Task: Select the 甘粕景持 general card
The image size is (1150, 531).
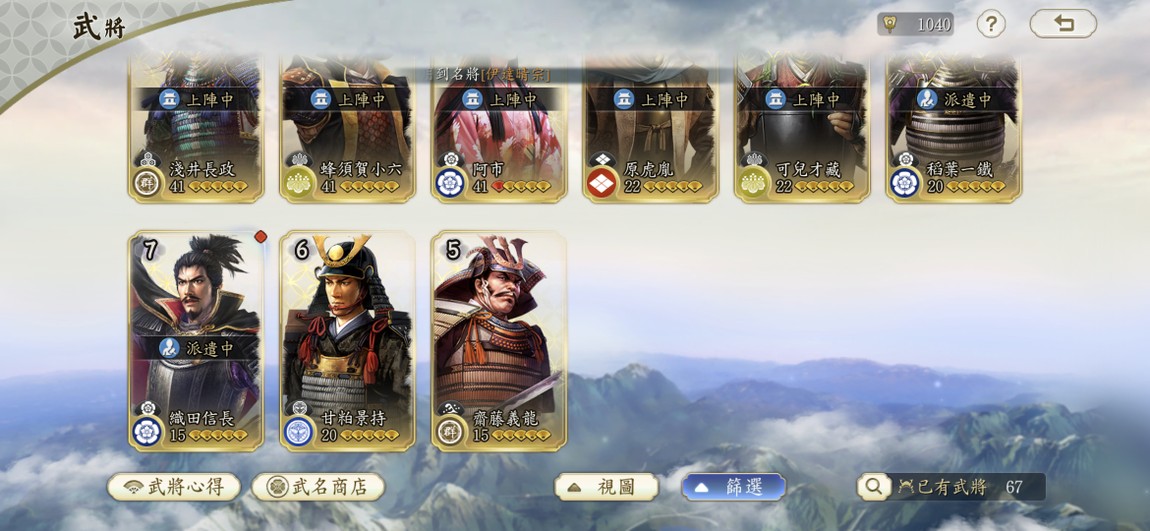Action: coord(348,340)
